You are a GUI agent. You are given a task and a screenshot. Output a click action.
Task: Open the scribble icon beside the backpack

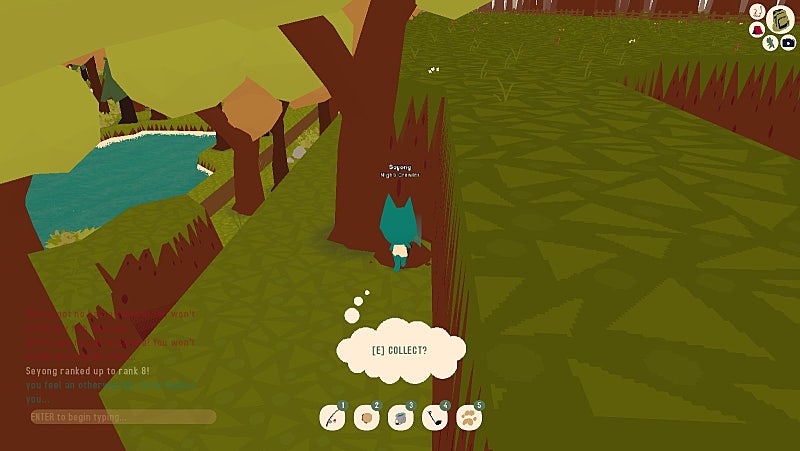click(x=759, y=11)
